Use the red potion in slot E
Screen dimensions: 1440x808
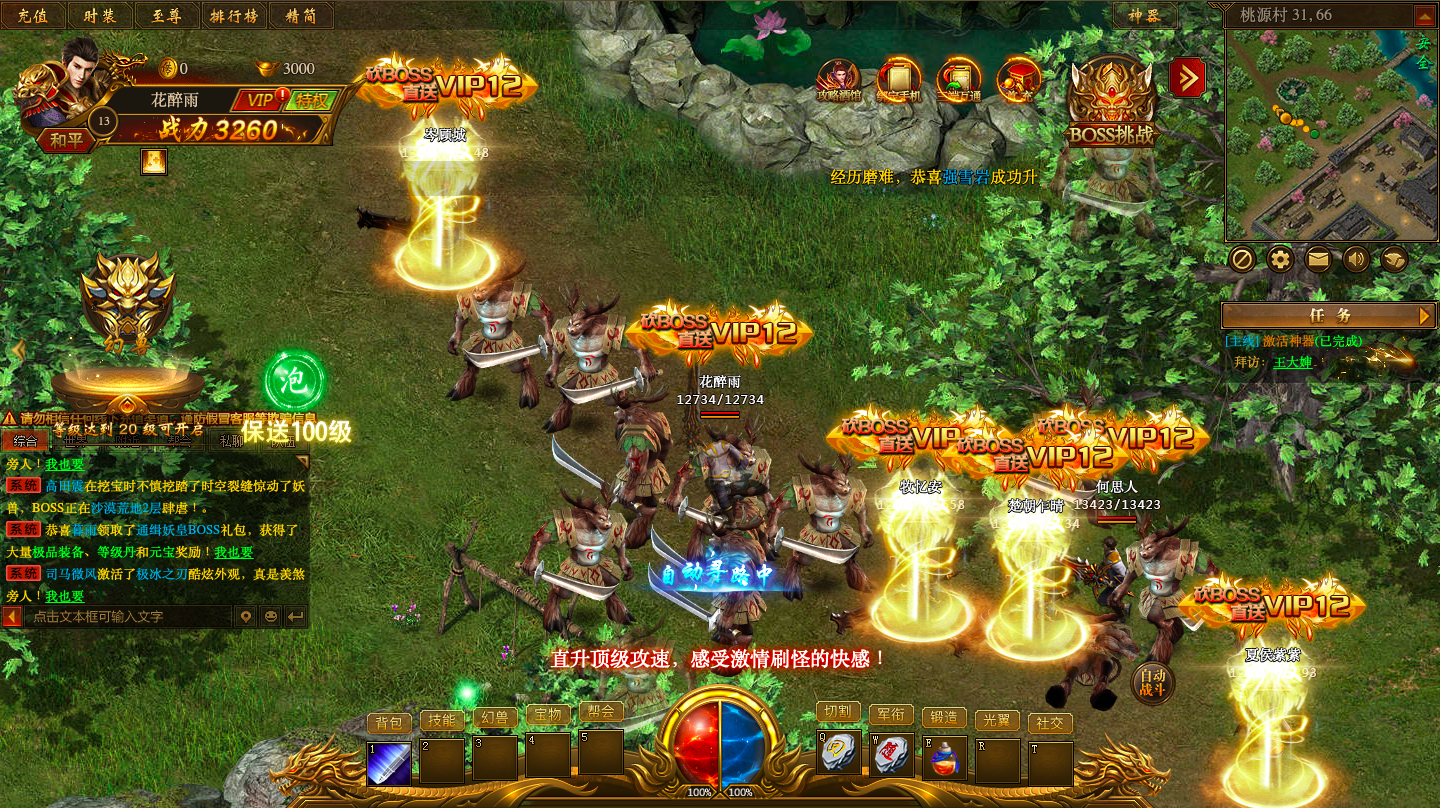tap(944, 759)
